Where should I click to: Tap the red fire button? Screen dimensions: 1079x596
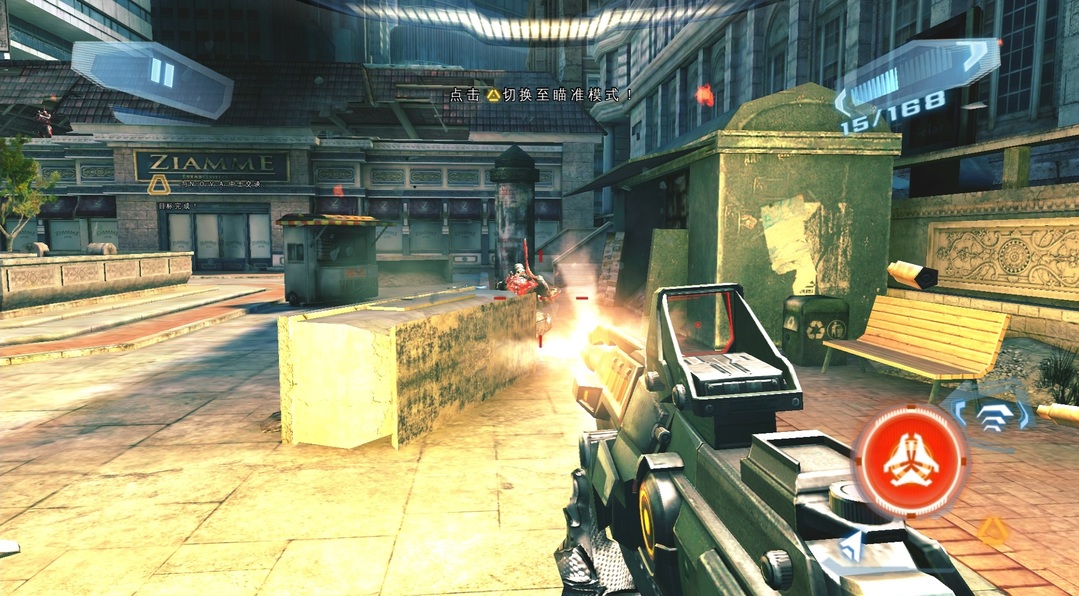(910, 460)
